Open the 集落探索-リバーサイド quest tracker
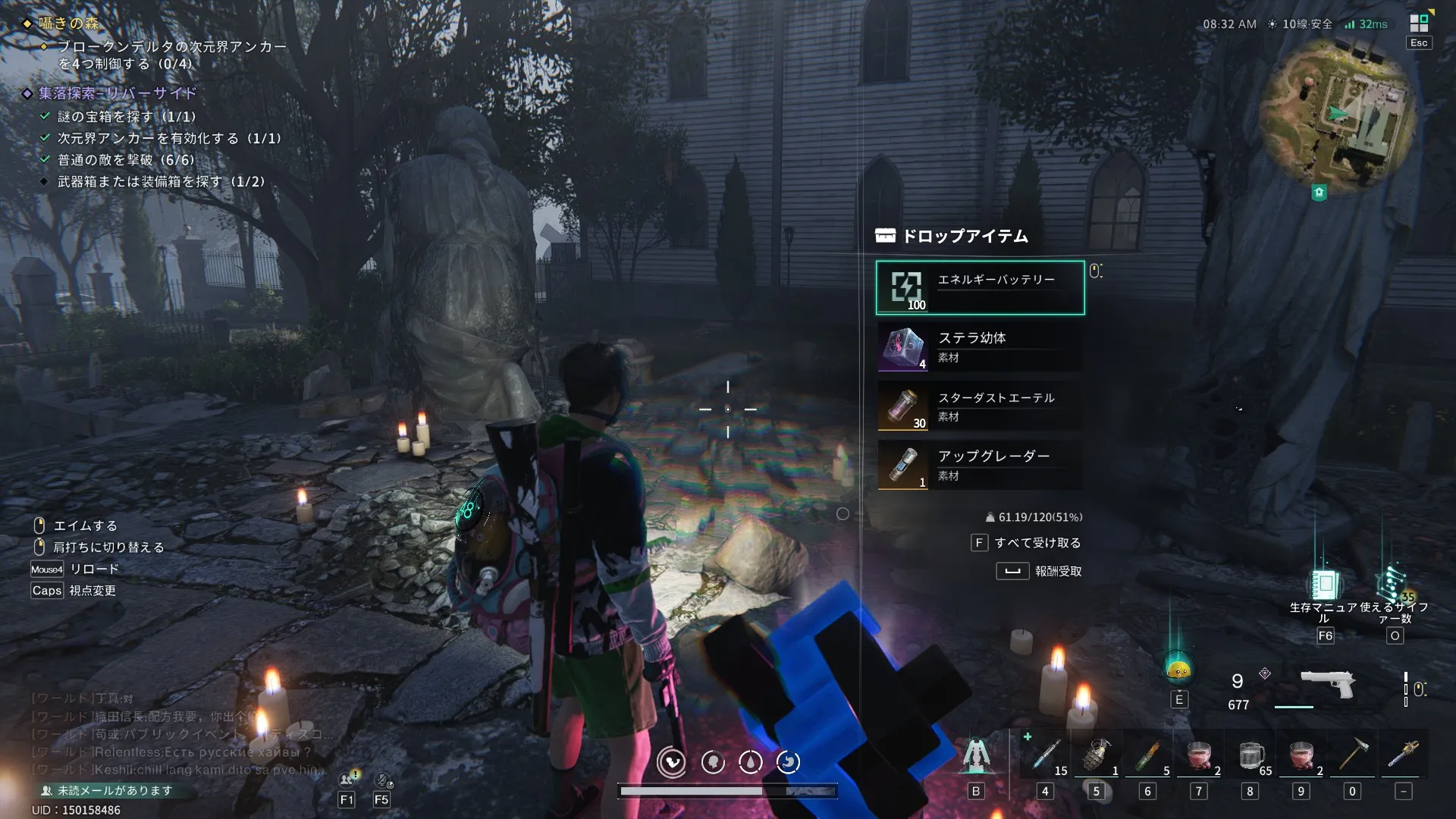 [x=118, y=93]
